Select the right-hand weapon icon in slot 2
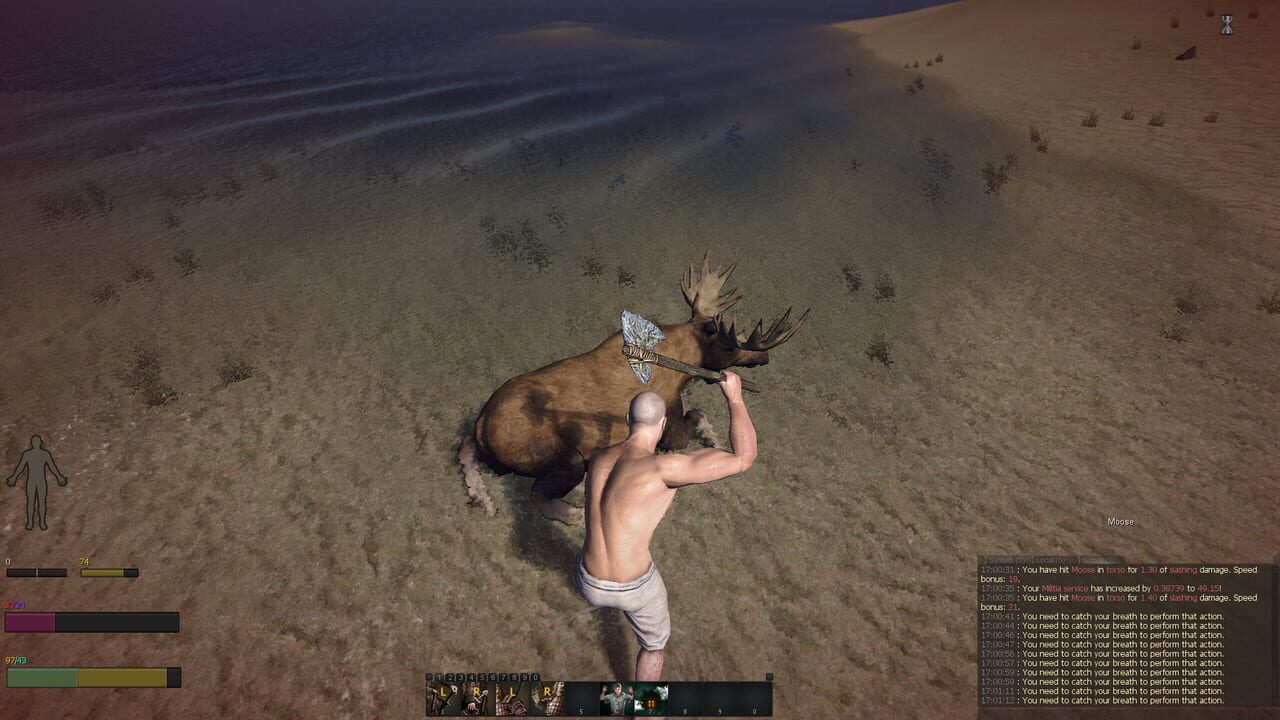 (x=476, y=695)
